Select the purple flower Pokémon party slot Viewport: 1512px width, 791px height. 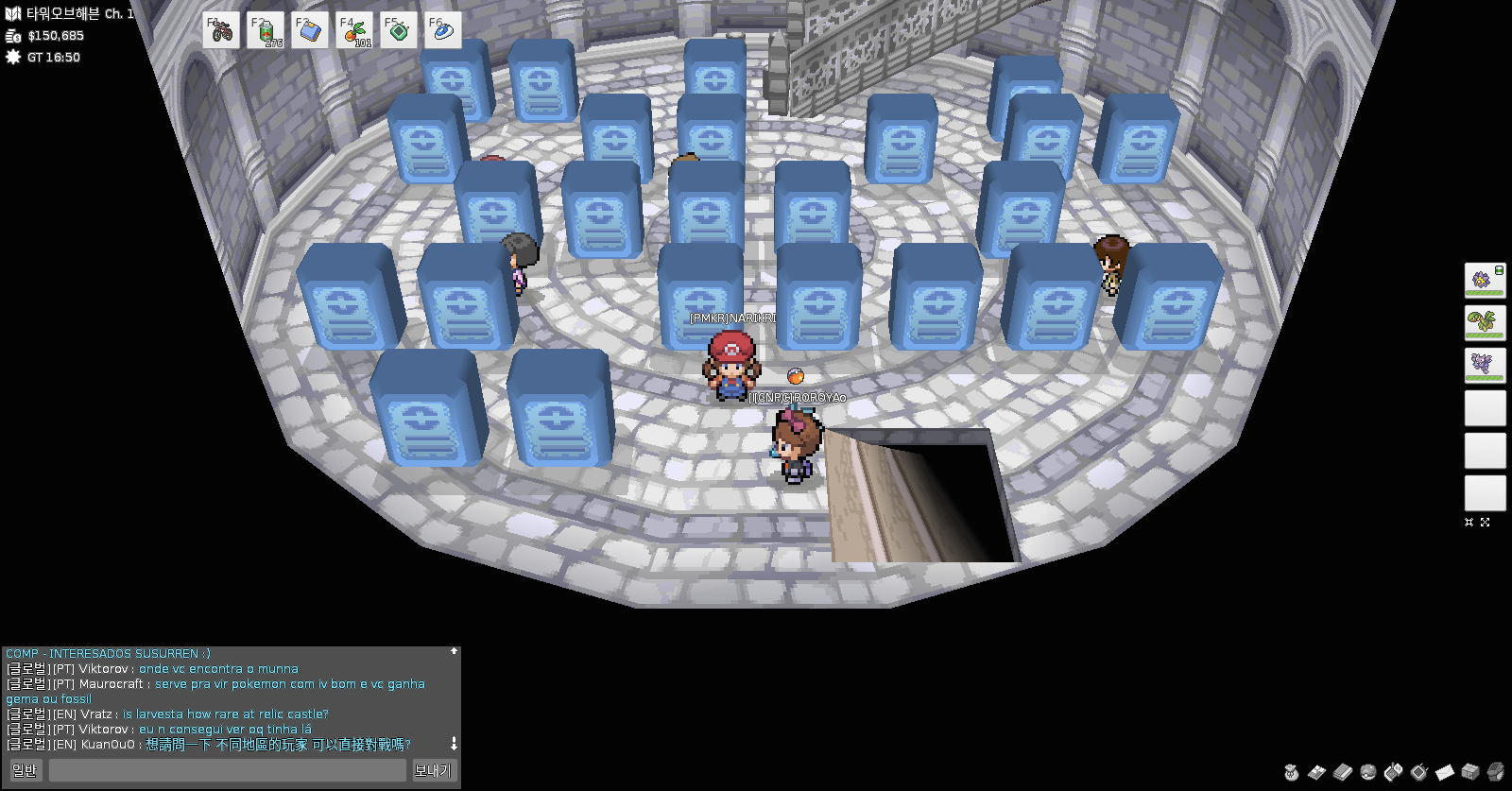coord(1485,281)
